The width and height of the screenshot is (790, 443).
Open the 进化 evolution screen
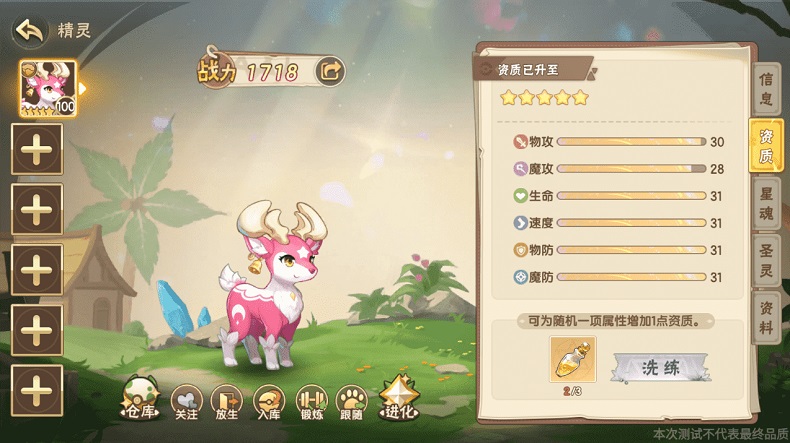click(x=397, y=399)
